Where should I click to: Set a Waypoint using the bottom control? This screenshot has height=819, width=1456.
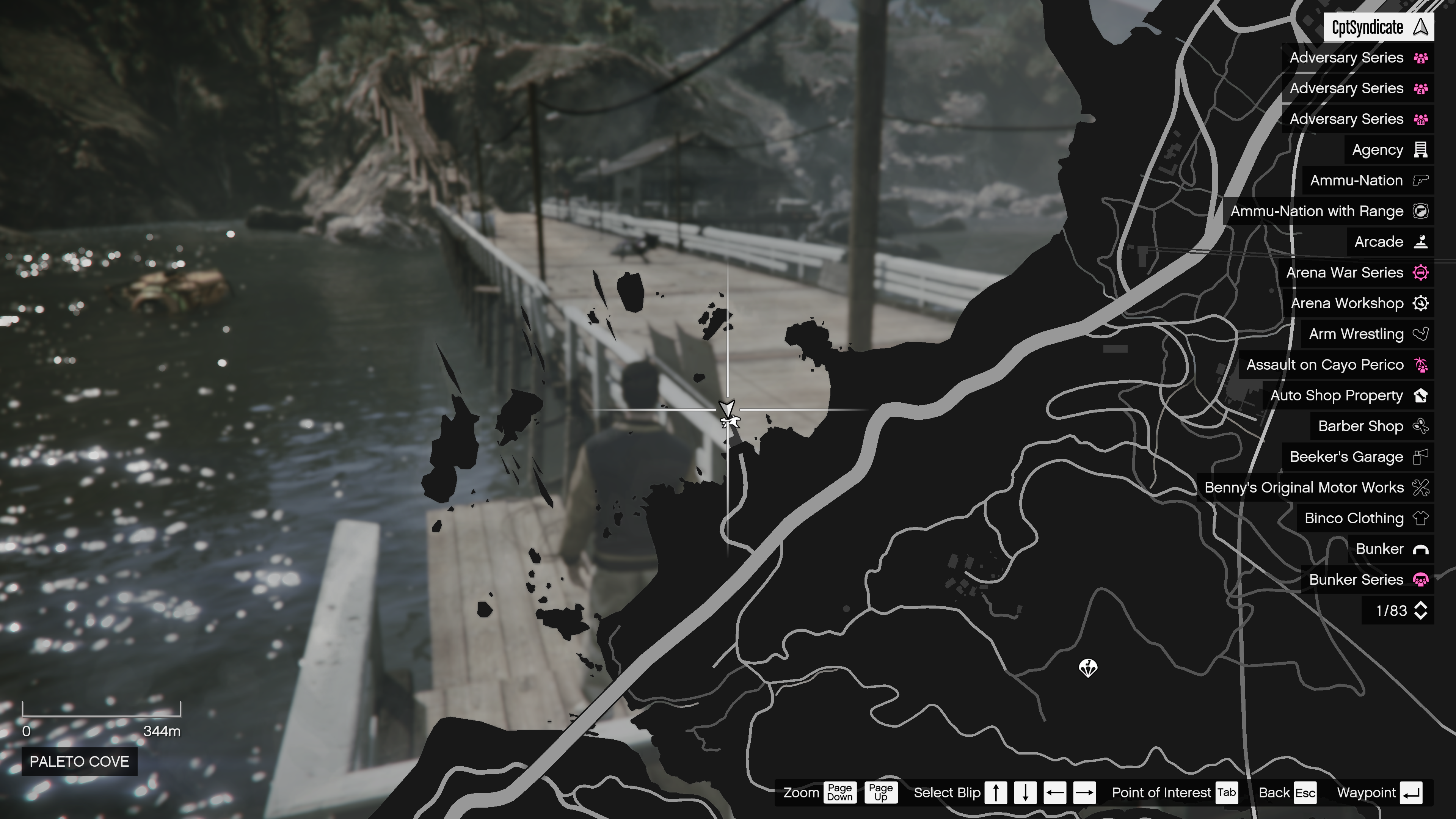1394,792
